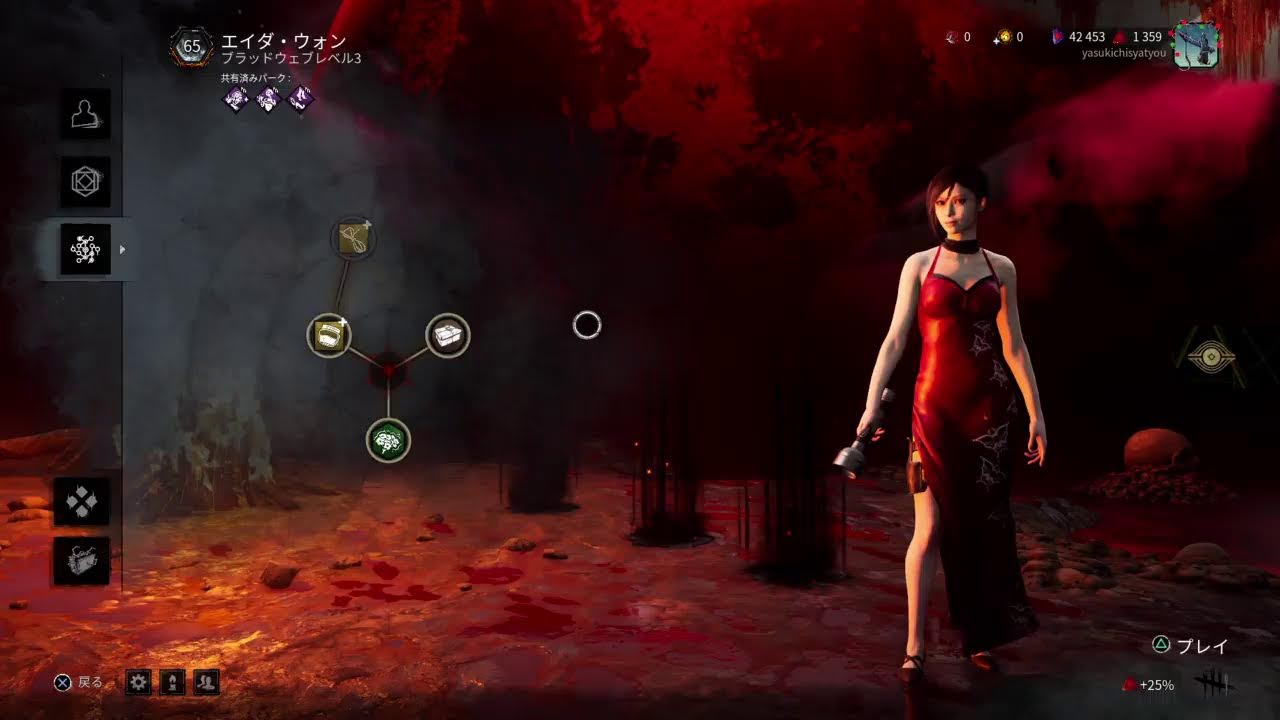Open the settings gear in the bottom bar
The width and height of the screenshot is (1280, 720).
pos(138,683)
